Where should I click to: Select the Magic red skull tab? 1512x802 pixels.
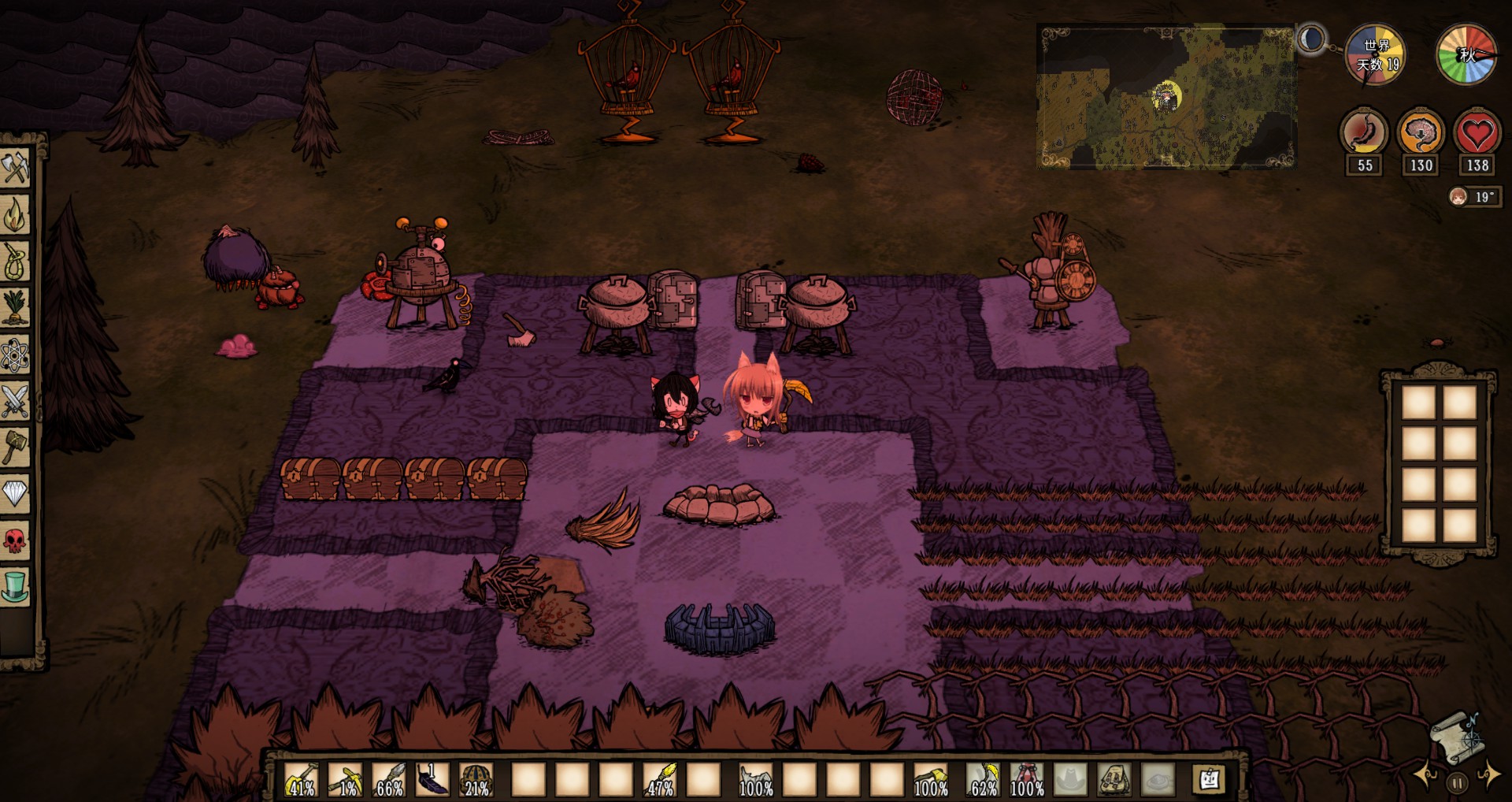coord(15,540)
